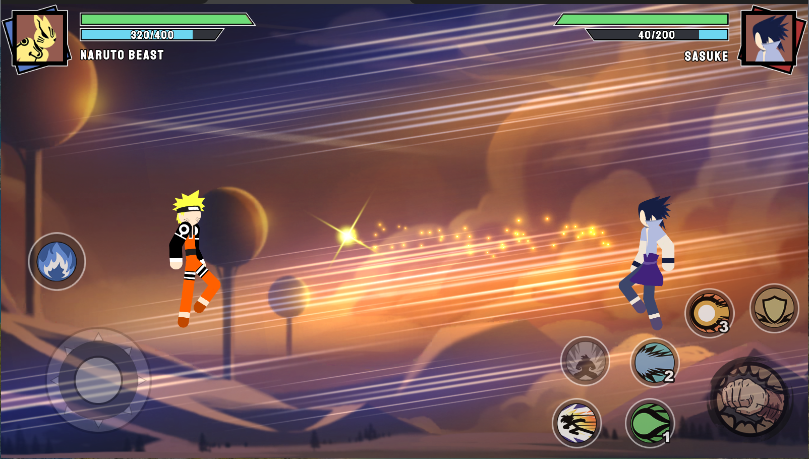Screen dimensions: 809x459
Task: Use the glowing orb skill numbered 3
Action: point(709,313)
